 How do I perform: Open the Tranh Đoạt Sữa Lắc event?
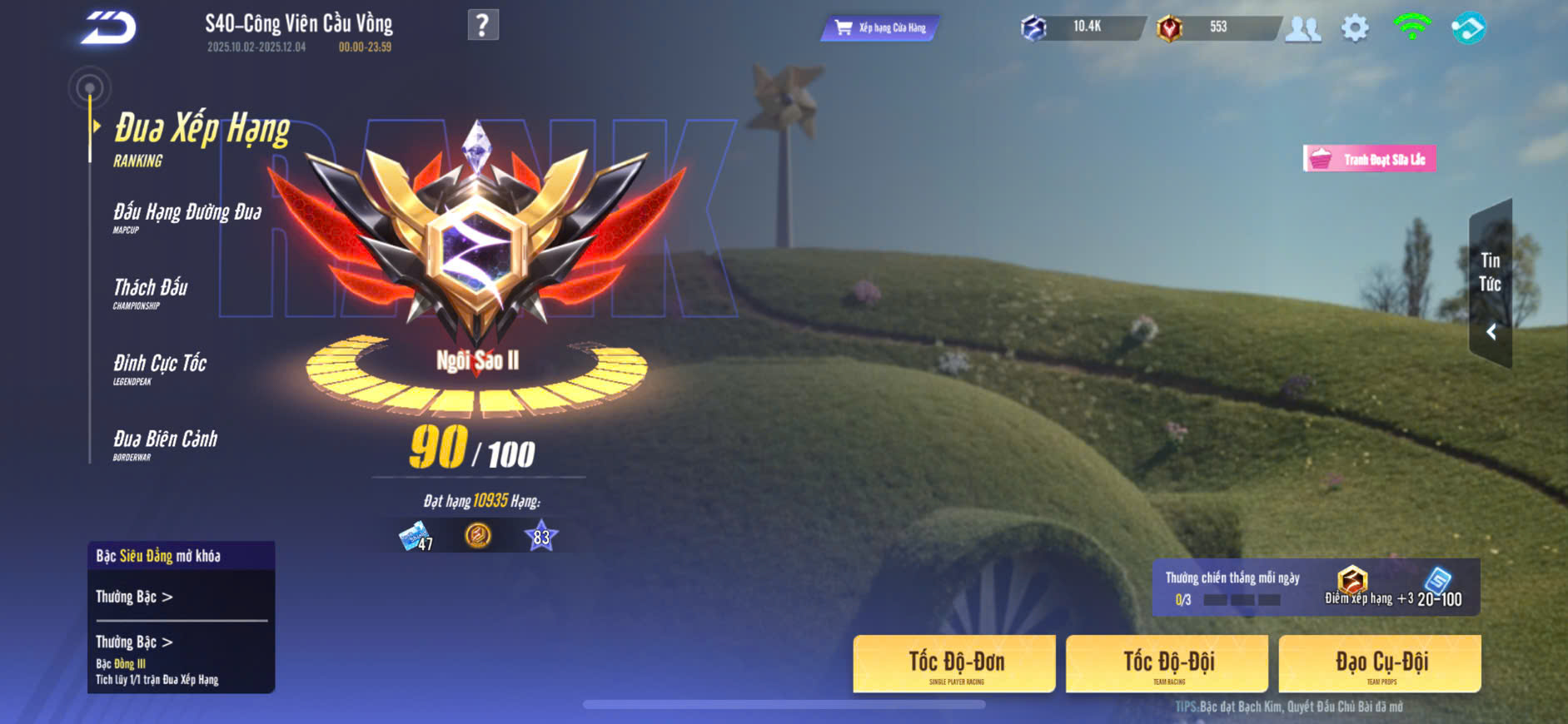pos(1370,159)
